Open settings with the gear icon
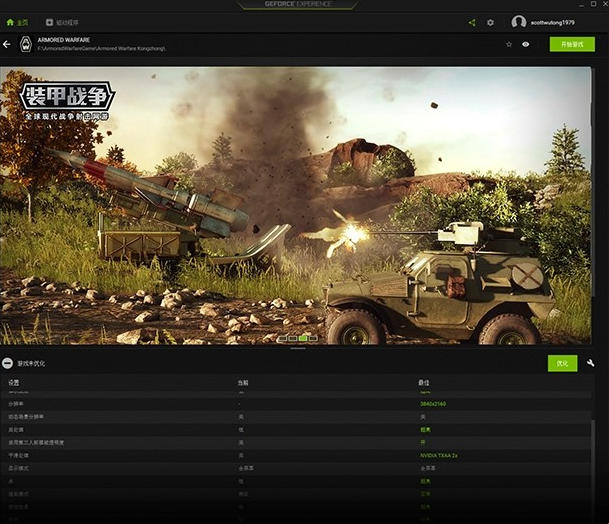Image resolution: width=609 pixels, height=524 pixels. (490, 22)
